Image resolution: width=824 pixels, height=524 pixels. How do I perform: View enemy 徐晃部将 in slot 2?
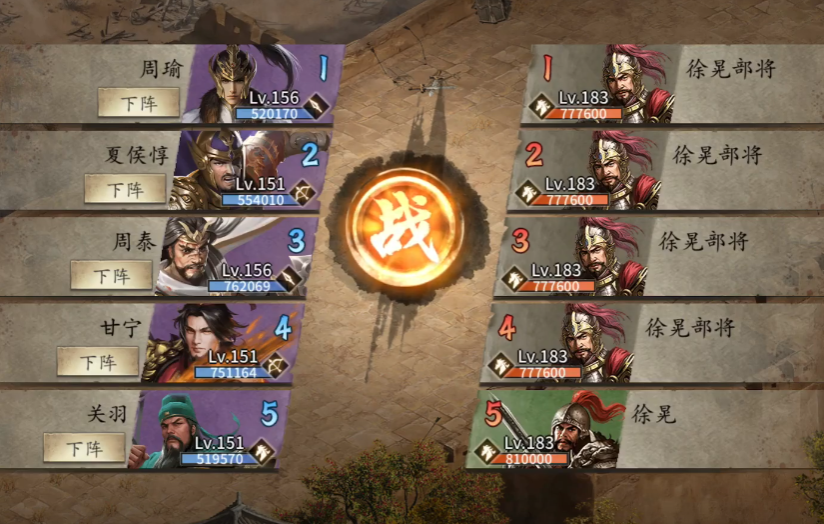[x=617, y=167]
